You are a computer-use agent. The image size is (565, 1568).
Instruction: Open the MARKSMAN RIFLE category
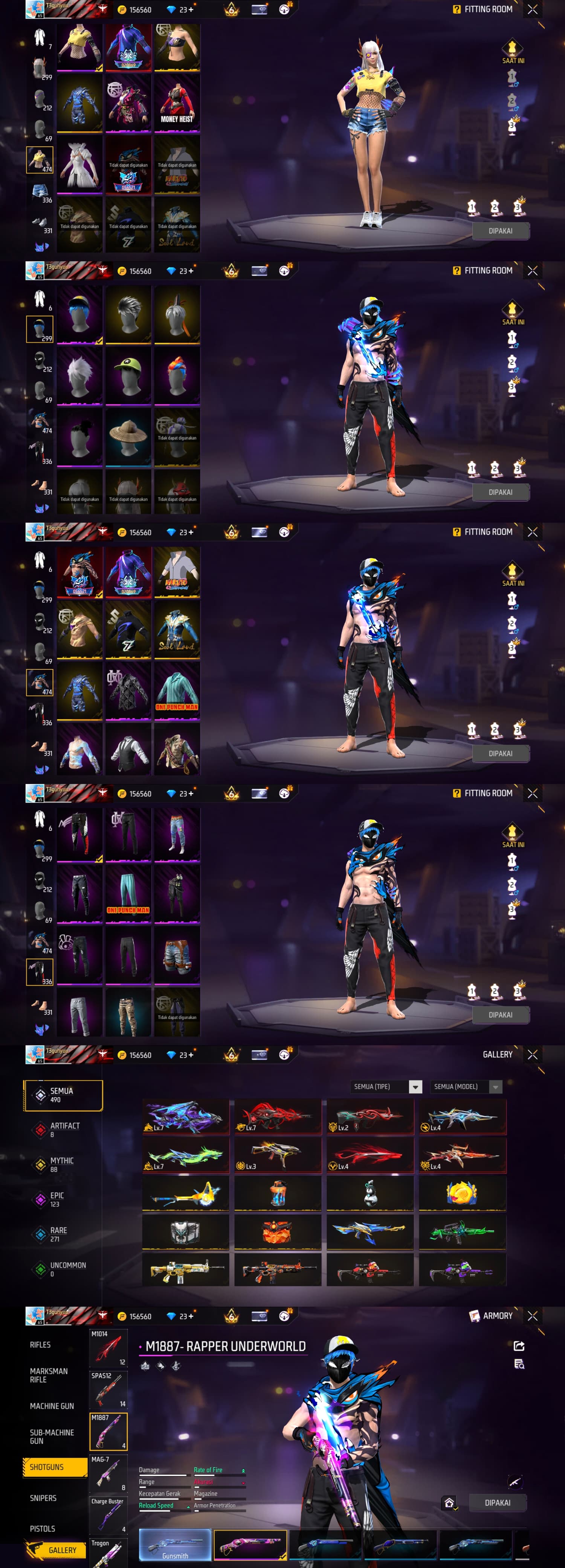coord(49,1375)
